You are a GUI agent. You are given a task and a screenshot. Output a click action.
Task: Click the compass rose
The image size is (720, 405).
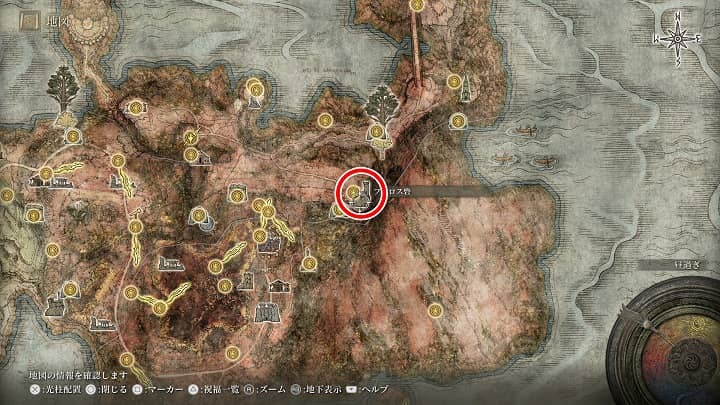tap(678, 38)
